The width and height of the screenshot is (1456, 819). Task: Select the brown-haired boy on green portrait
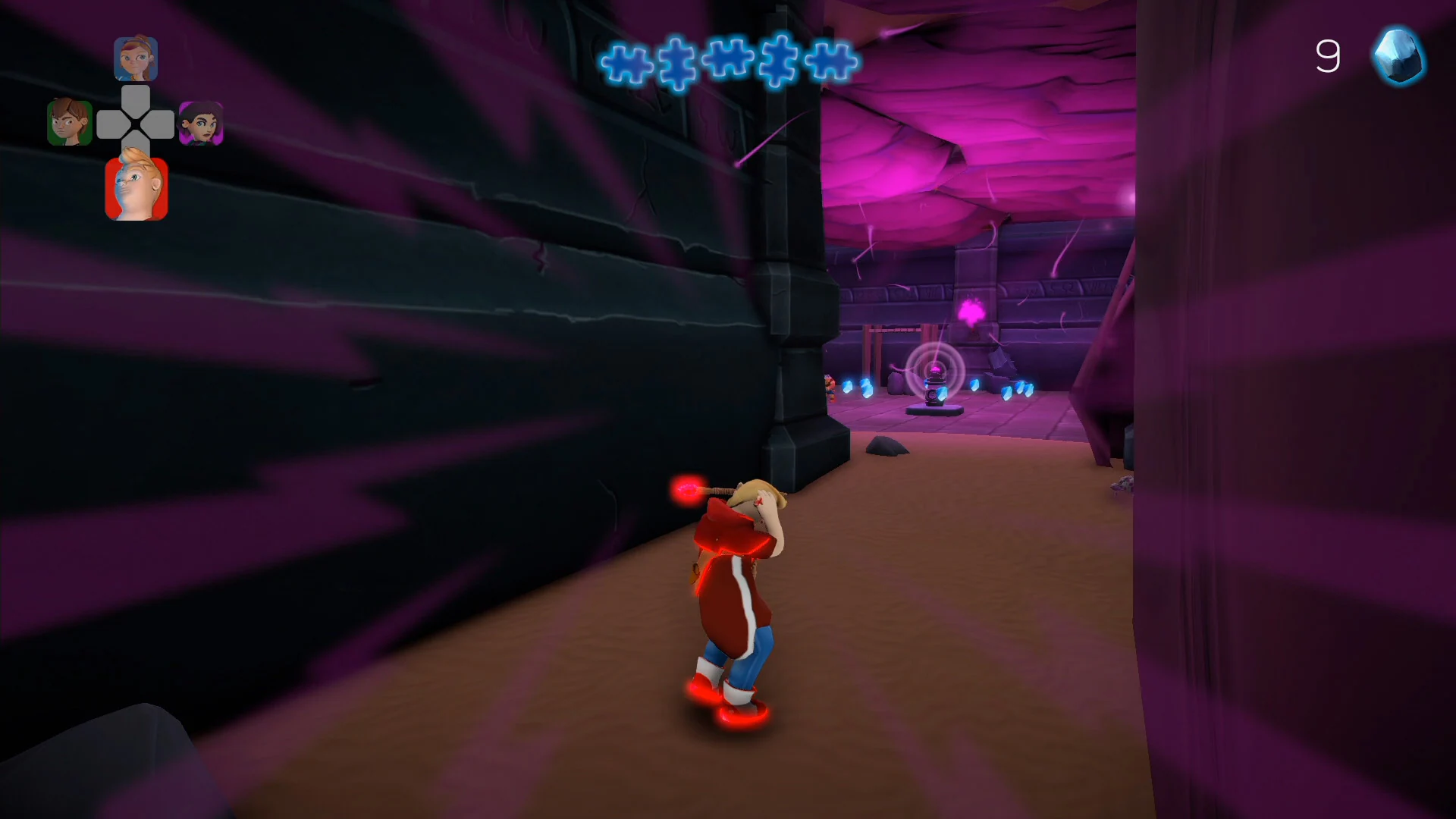[69, 121]
